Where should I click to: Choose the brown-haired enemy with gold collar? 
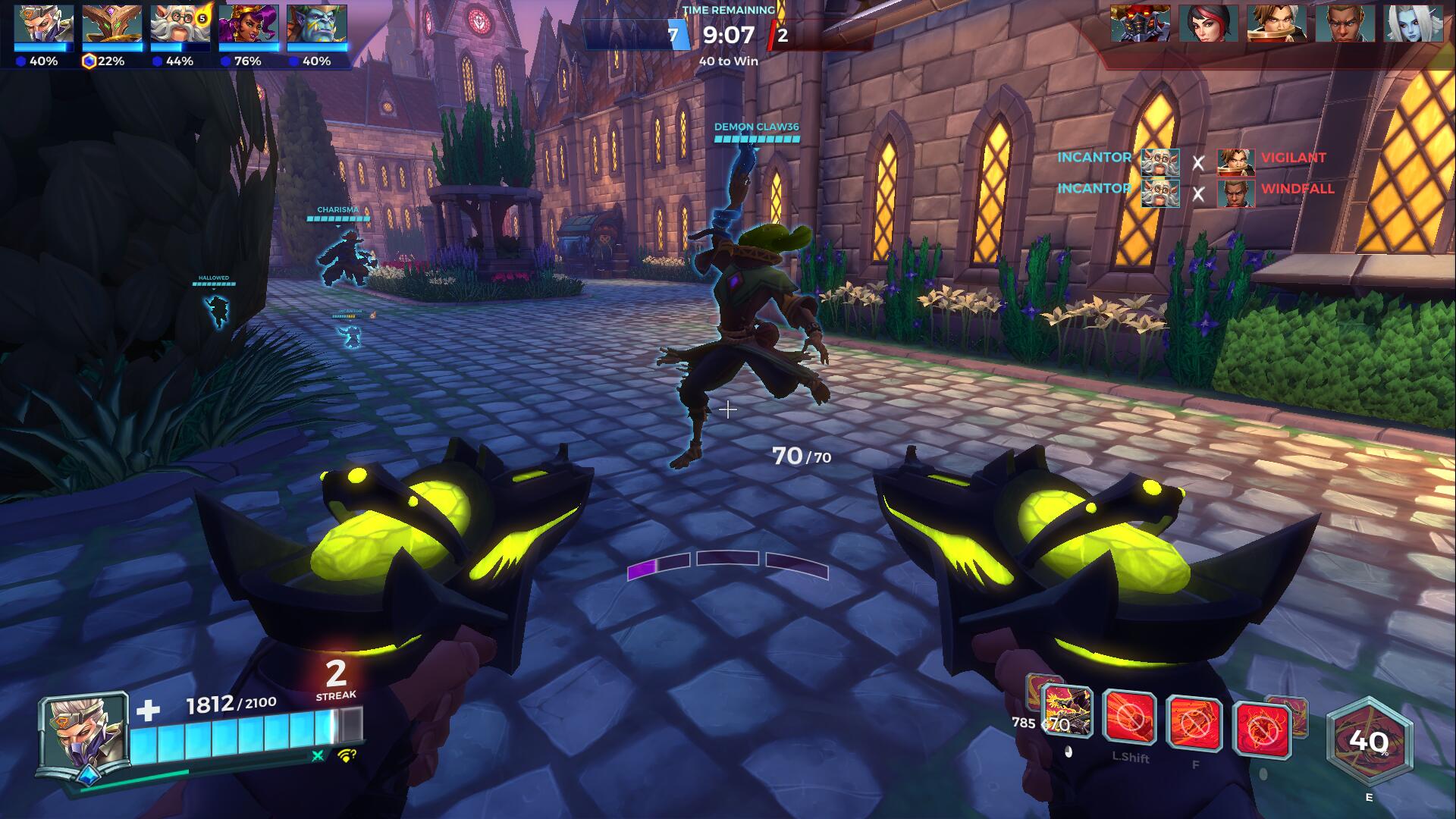tap(1276, 24)
